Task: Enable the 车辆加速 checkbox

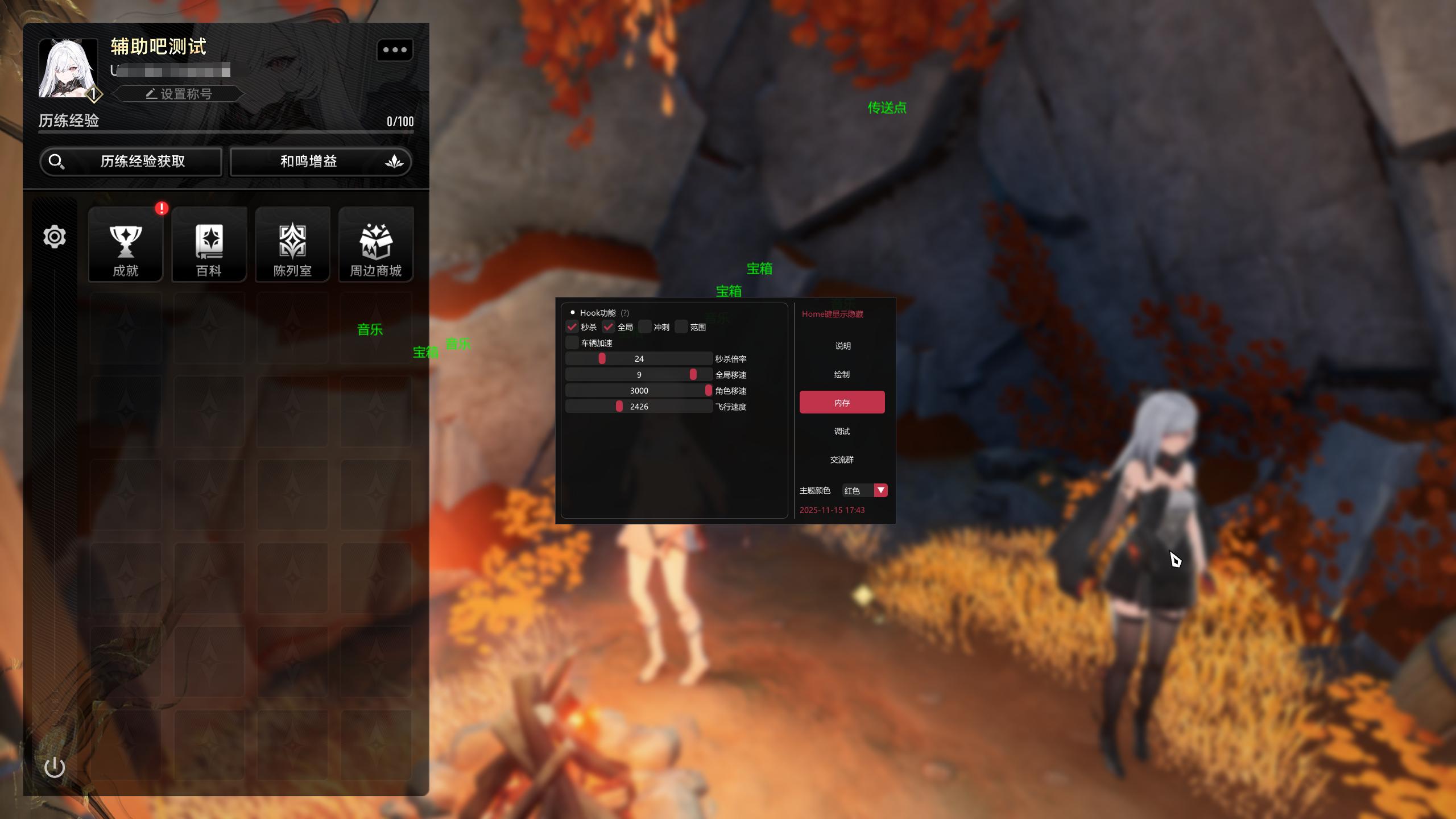Action: click(572, 343)
